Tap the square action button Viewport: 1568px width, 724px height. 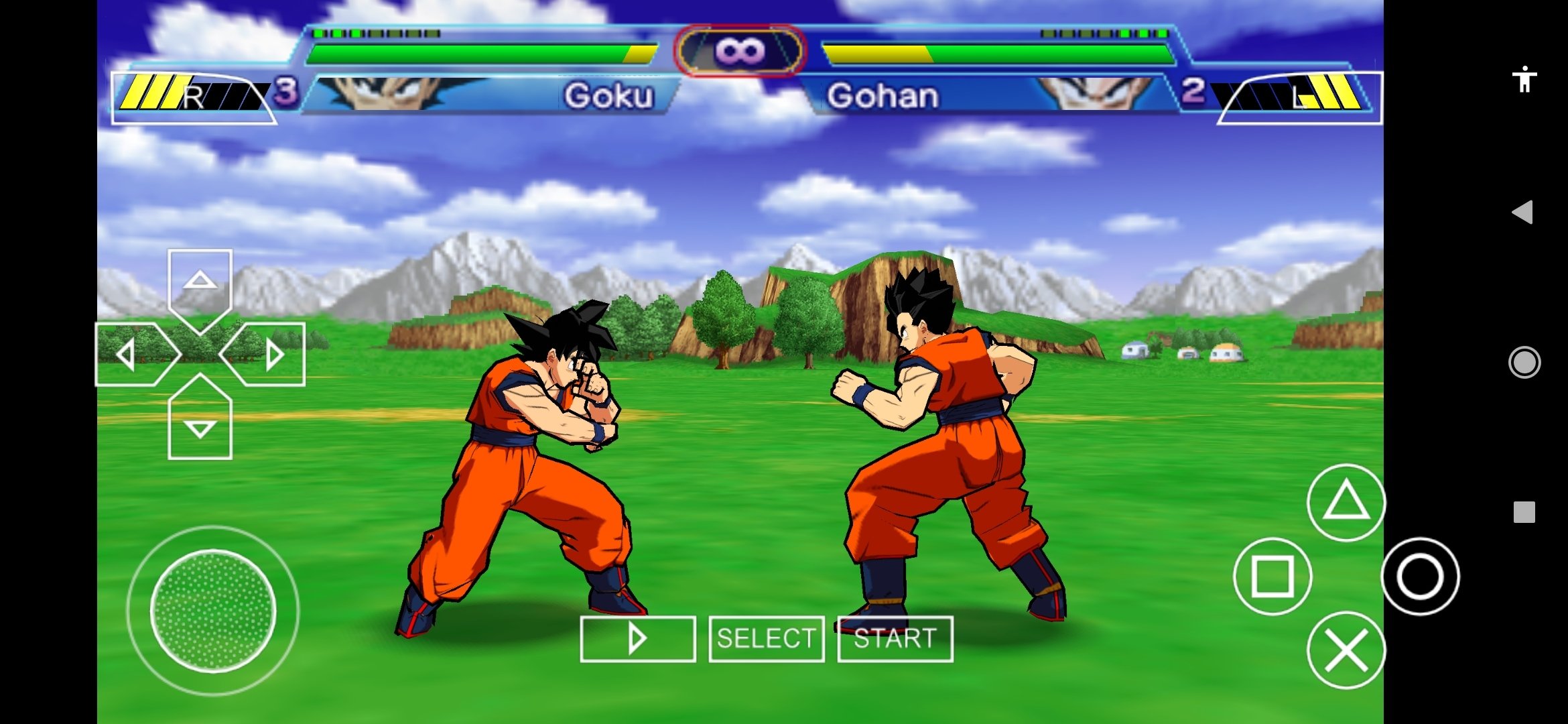pos(1272,576)
